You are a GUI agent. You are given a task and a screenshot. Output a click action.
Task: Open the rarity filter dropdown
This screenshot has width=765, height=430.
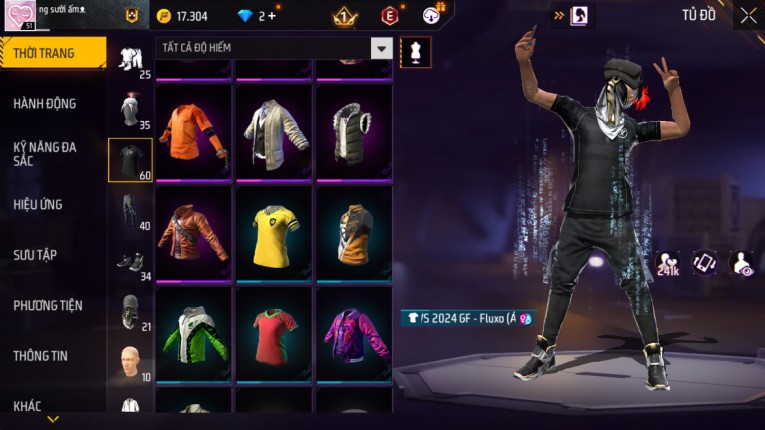[381, 48]
